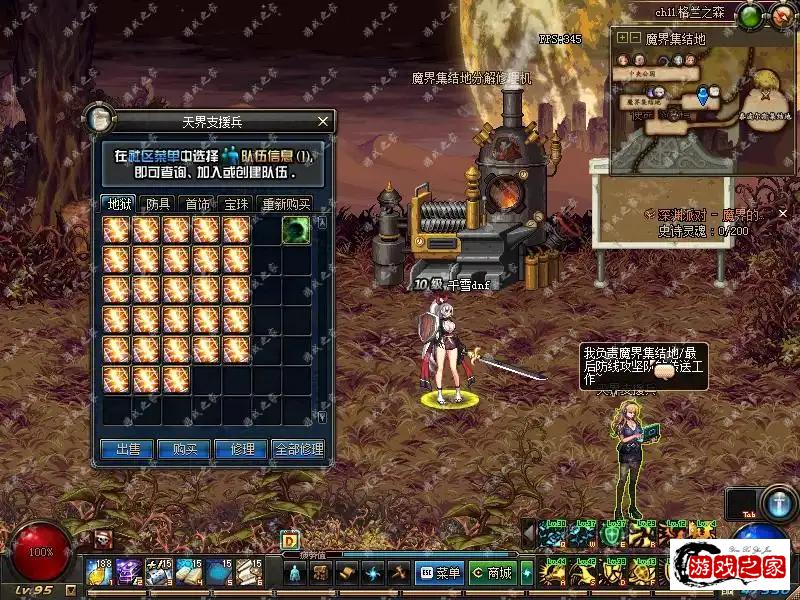Viewport: 800px width, 600px height.
Task: Select the 宝珠 tab
Action: (x=236, y=204)
